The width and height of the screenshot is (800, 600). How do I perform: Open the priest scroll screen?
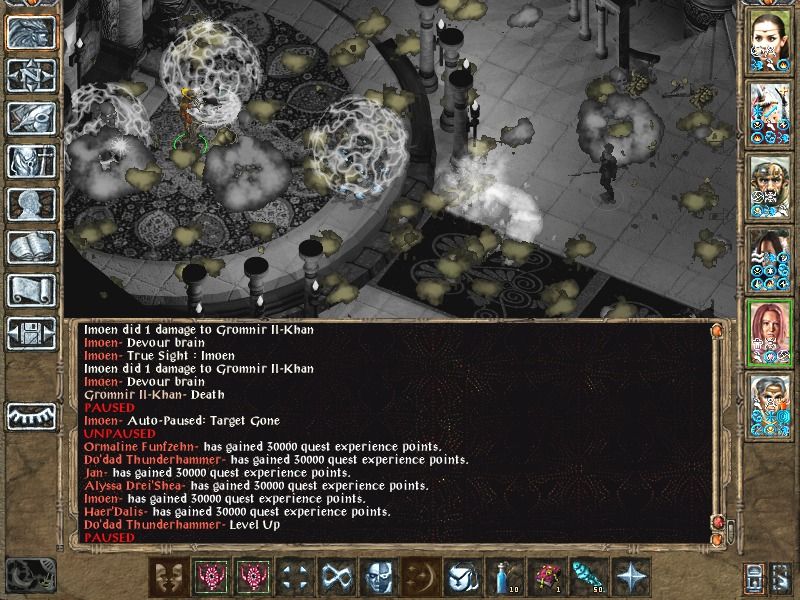pyautogui.click(x=31, y=290)
